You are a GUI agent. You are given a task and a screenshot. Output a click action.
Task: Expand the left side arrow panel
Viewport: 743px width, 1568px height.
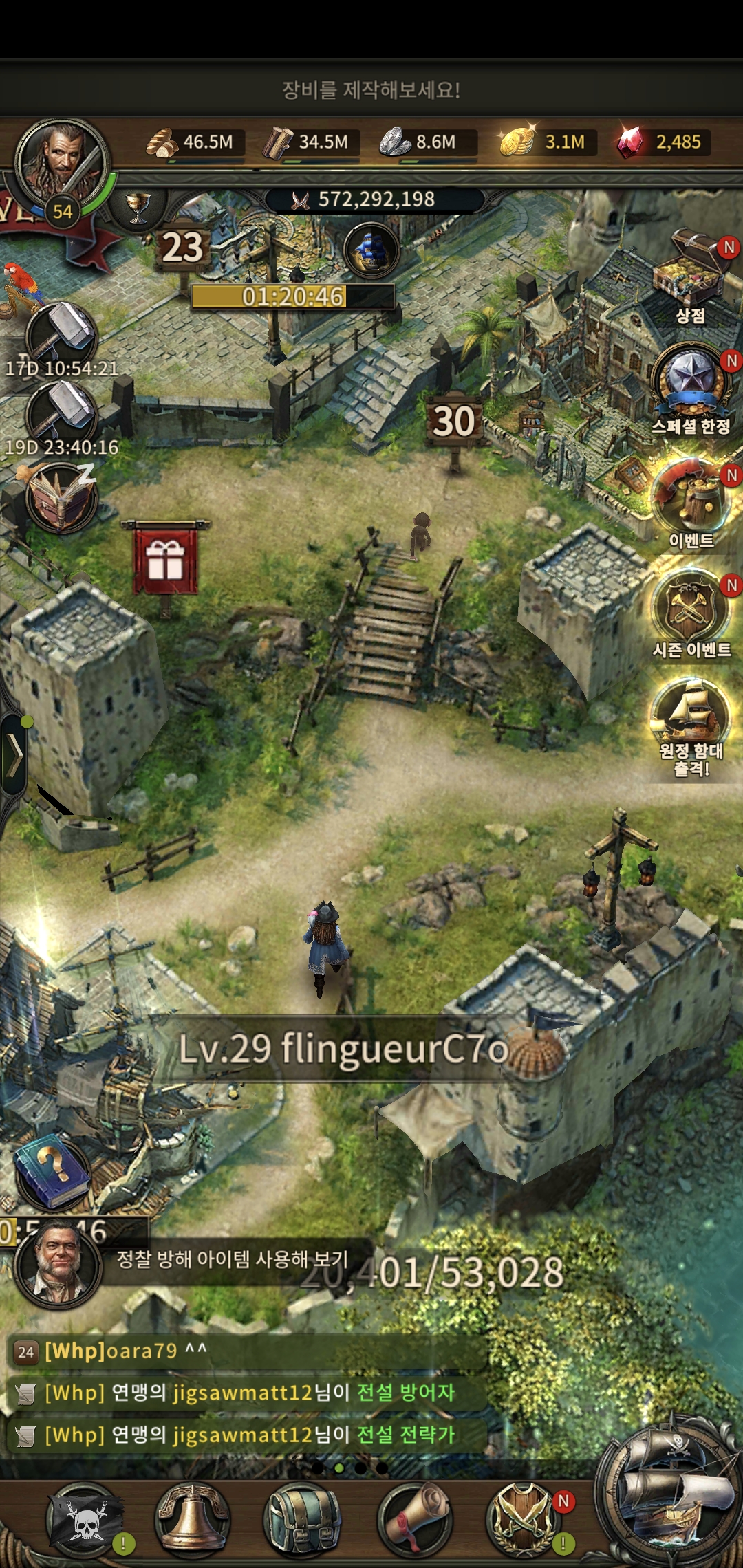pyautogui.click(x=14, y=754)
